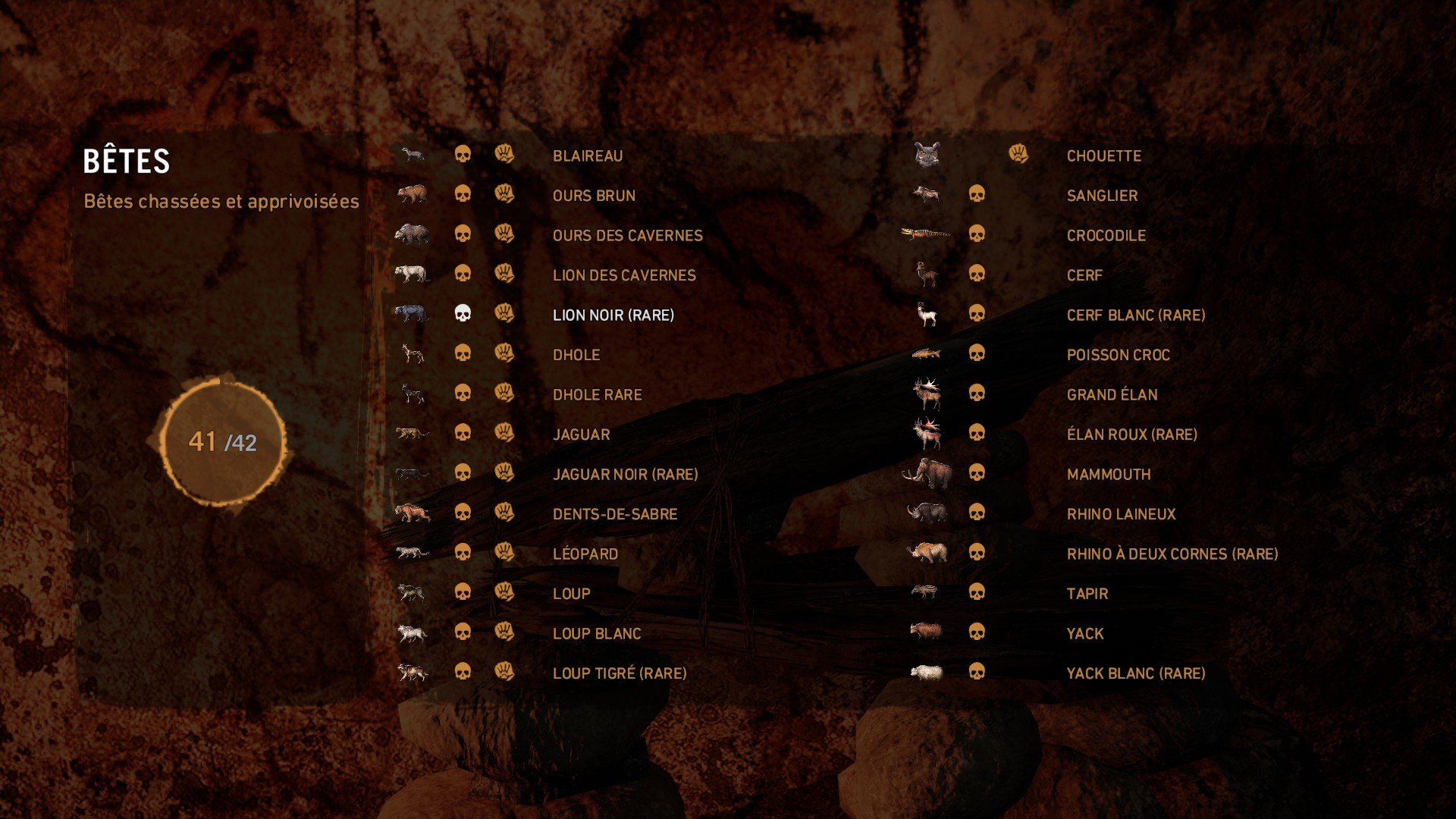Select the Mammouth row

[1108, 474]
